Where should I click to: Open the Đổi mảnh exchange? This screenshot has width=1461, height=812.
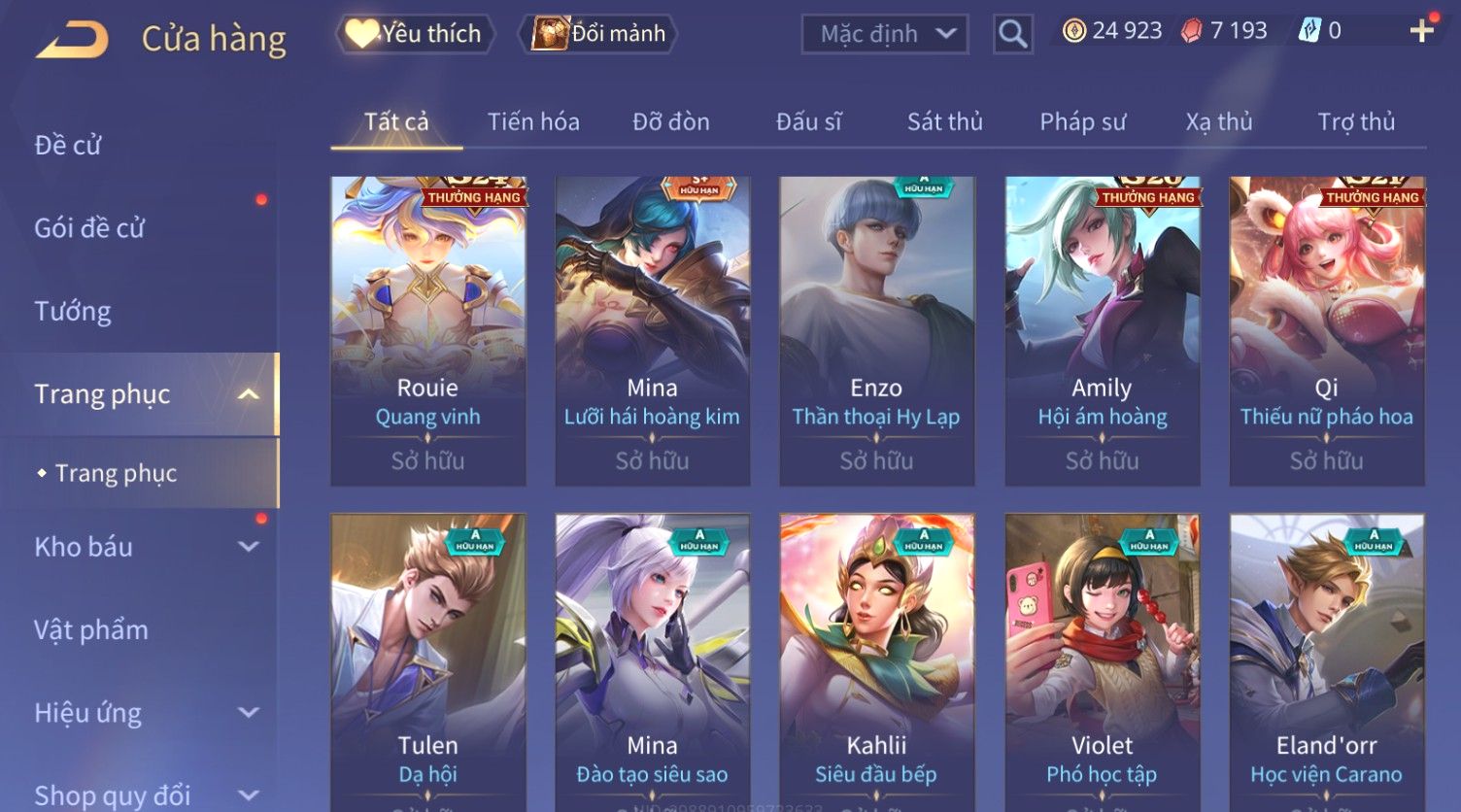pos(599,34)
